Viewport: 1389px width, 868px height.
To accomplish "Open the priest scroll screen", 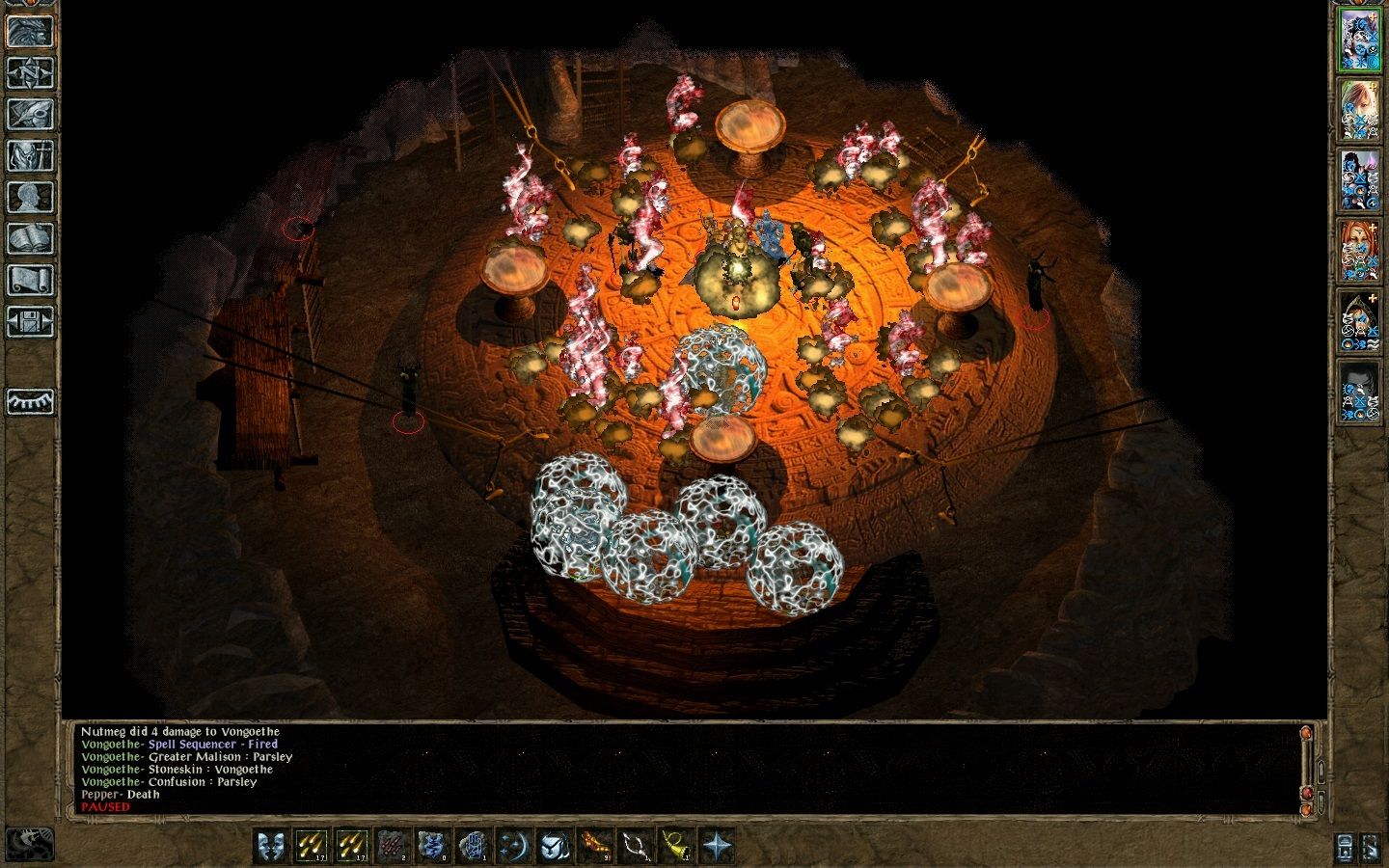I will pos(30,280).
